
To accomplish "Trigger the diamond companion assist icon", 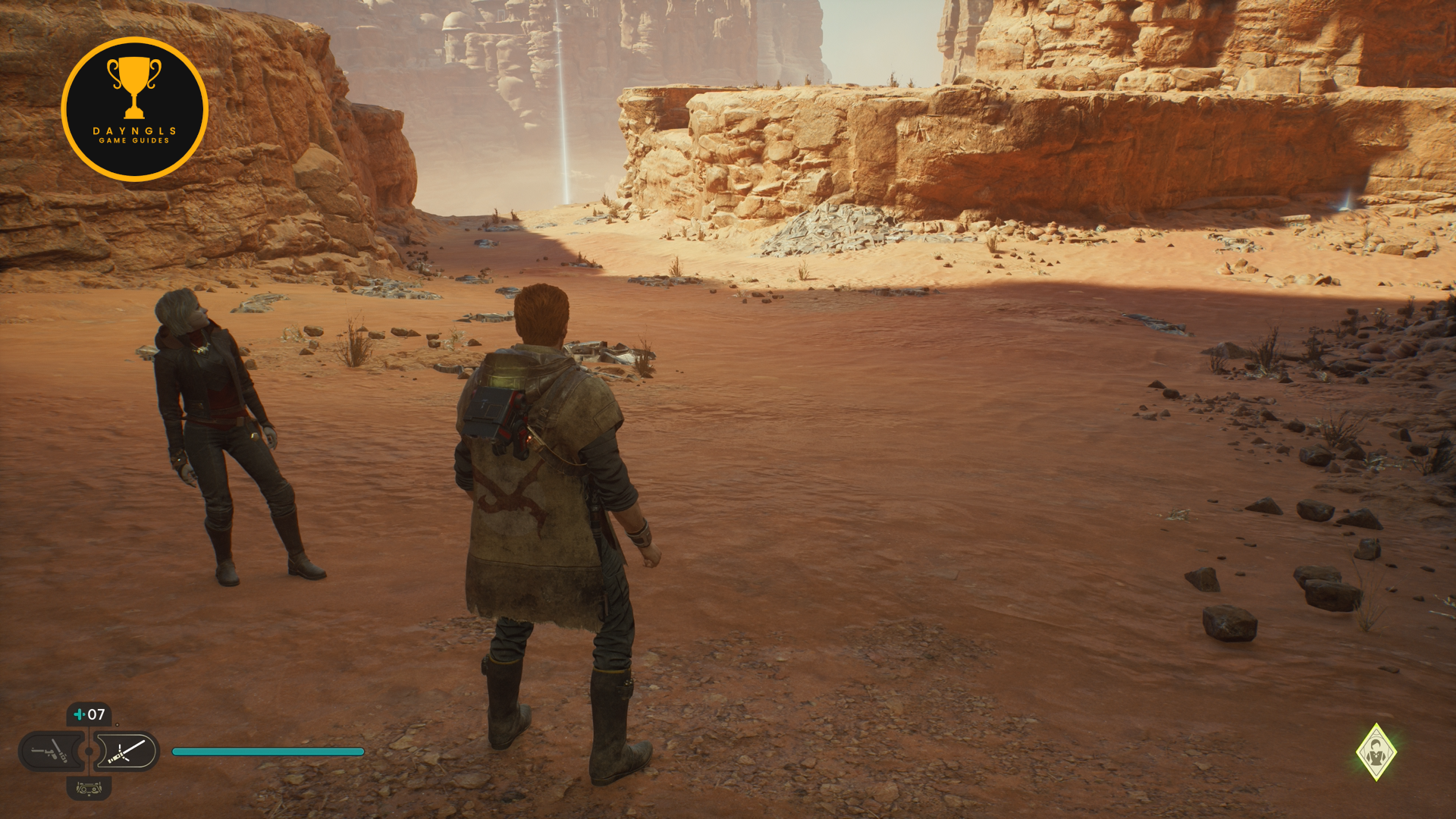I will coord(1376,752).
